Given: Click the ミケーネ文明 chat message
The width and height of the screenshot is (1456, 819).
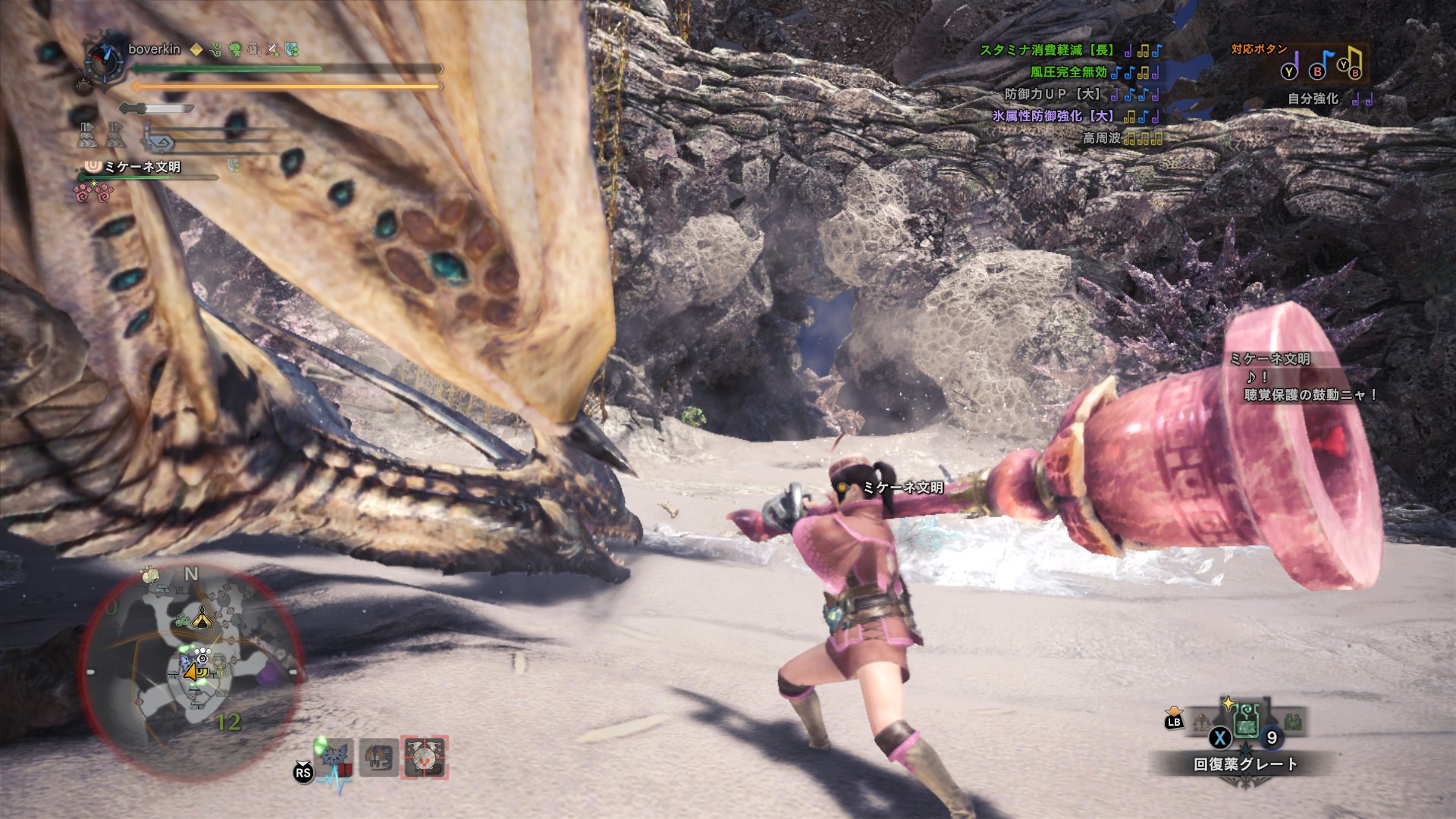Looking at the screenshot, I should click(1303, 377).
